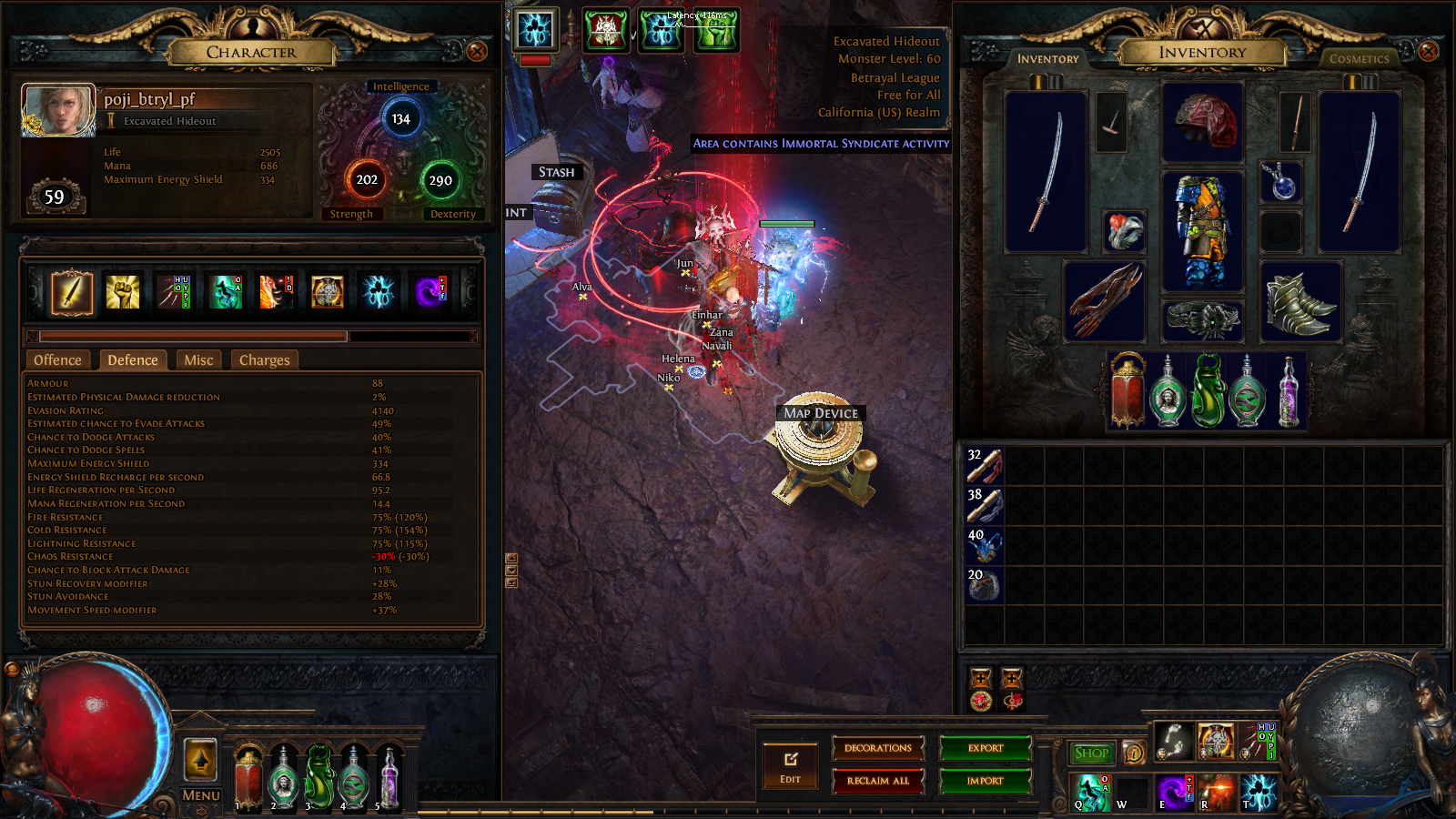Switch to the Offence tab
The width and height of the screenshot is (1456, 819).
tap(56, 359)
